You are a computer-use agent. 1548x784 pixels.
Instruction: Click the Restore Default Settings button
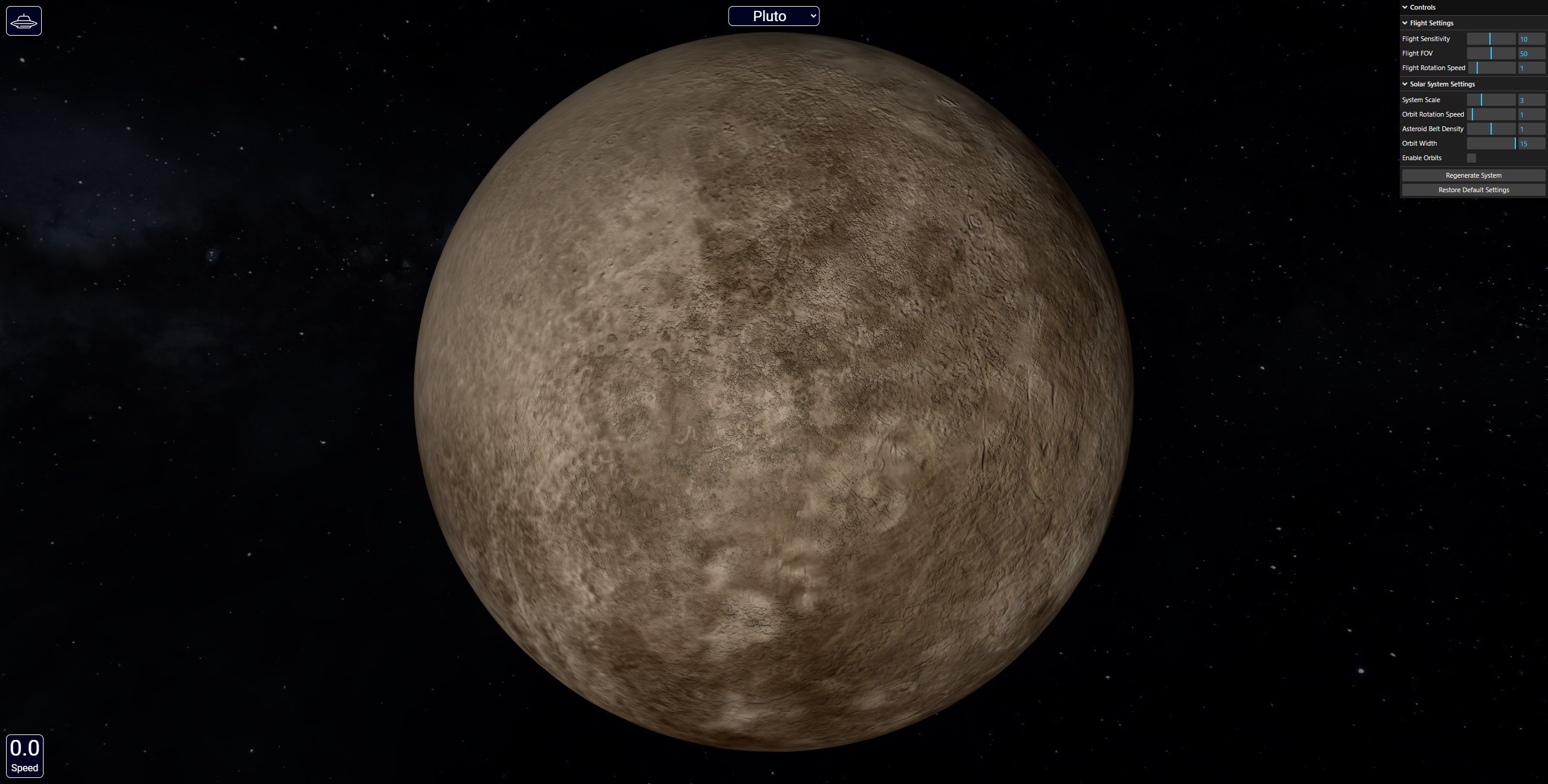[1473, 189]
